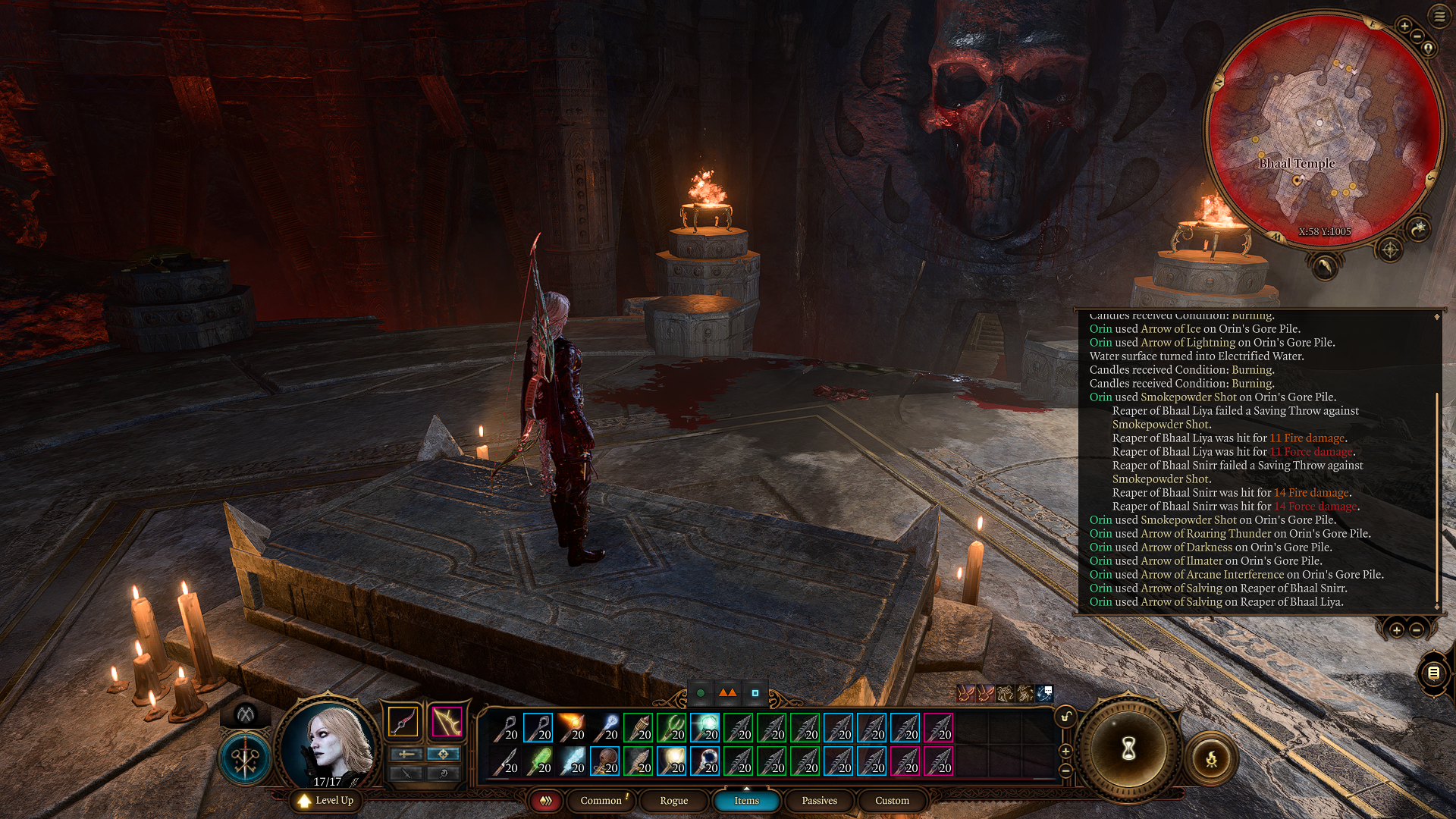Select the Common hotbar tab
Screen dimensions: 1456x819
tap(601, 801)
